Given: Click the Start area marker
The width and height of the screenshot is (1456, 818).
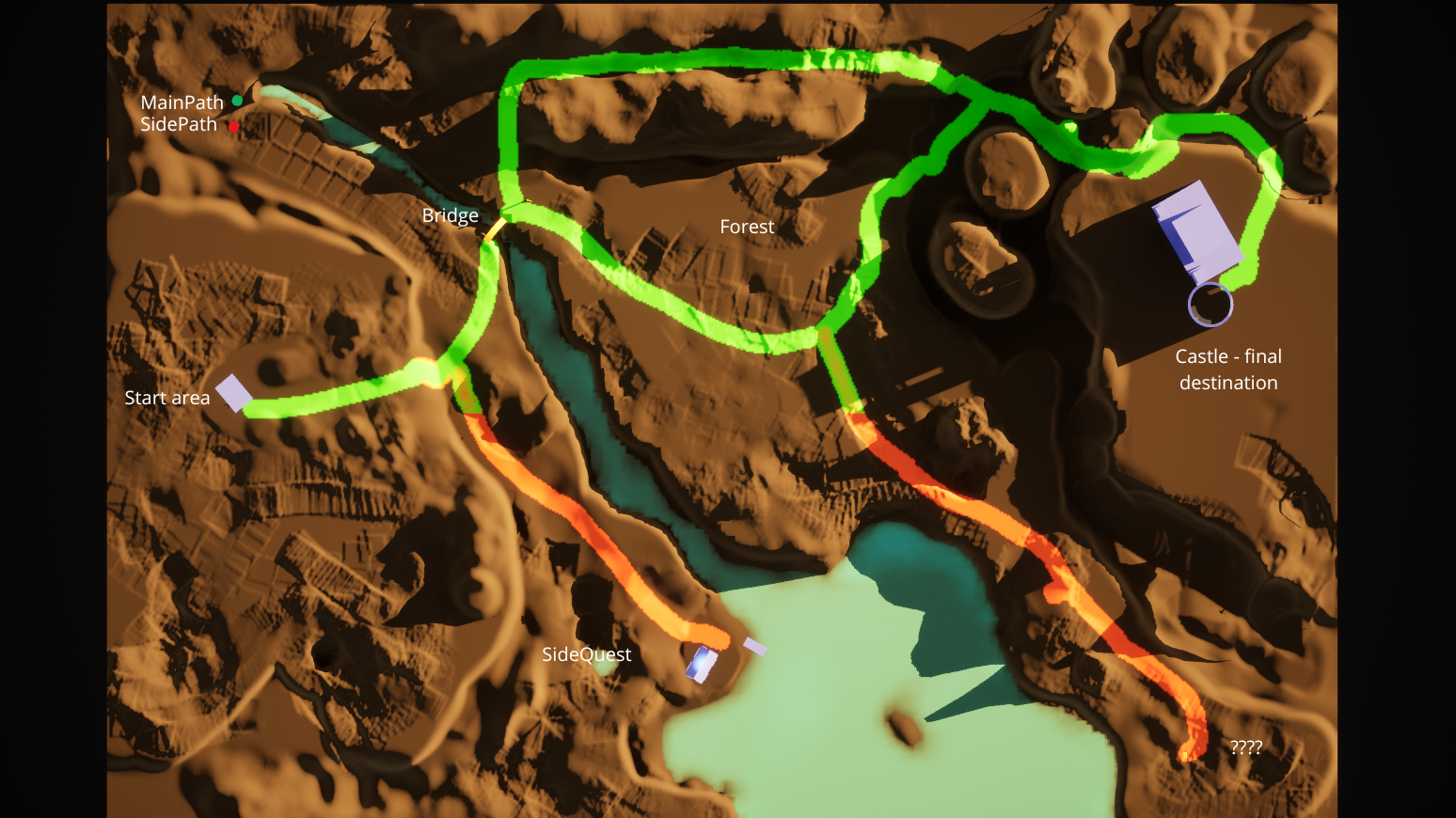Looking at the screenshot, I should coord(234,393).
